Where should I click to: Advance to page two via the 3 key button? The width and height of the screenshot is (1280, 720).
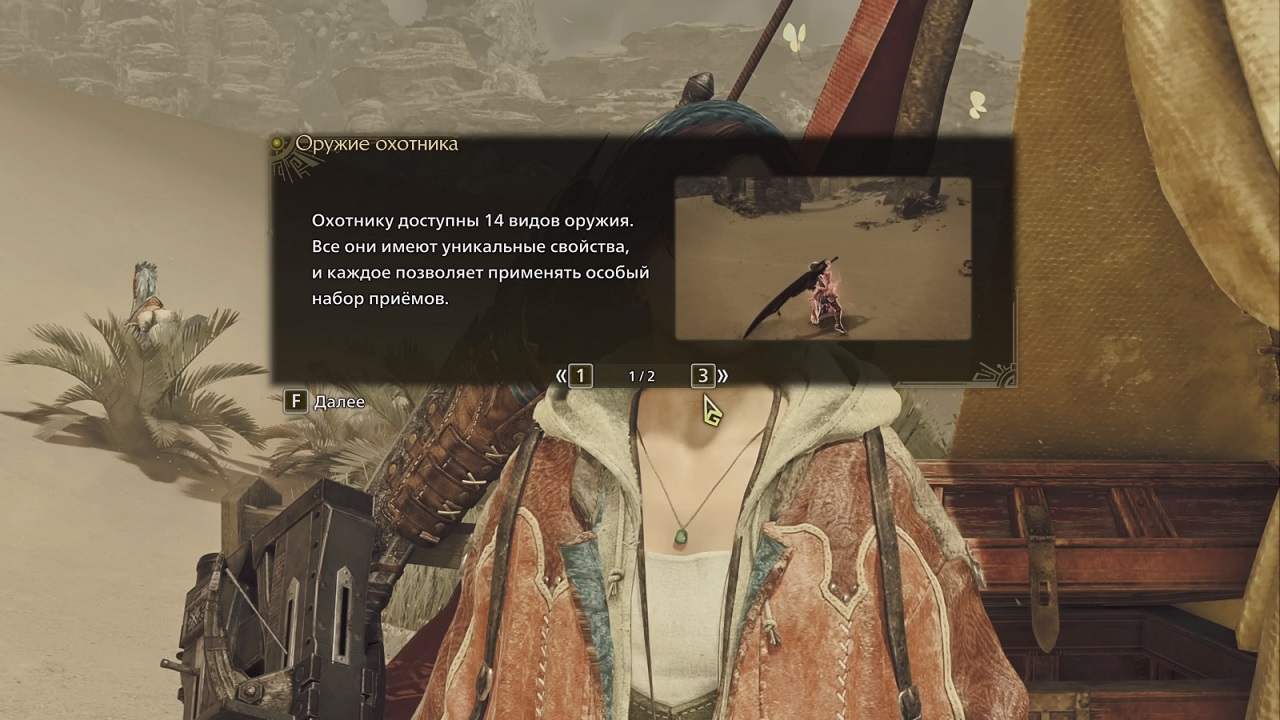click(x=702, y=376)
